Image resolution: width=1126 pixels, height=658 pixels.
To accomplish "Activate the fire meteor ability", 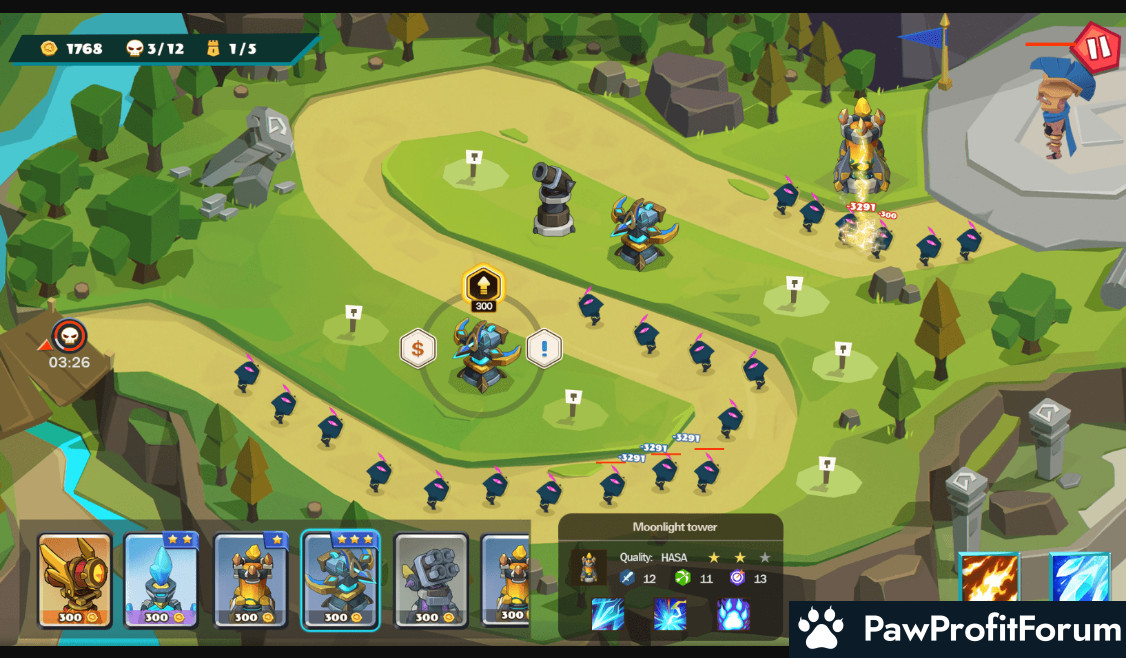I will click(x=990, y=580).
